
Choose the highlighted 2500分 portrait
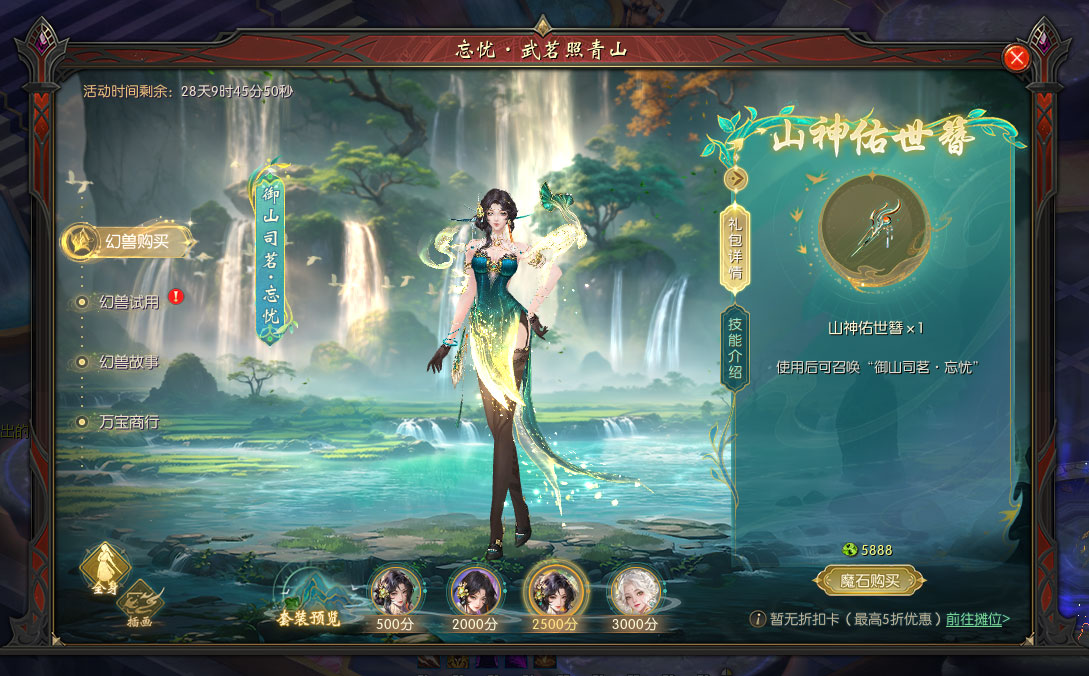click(553, 591)
